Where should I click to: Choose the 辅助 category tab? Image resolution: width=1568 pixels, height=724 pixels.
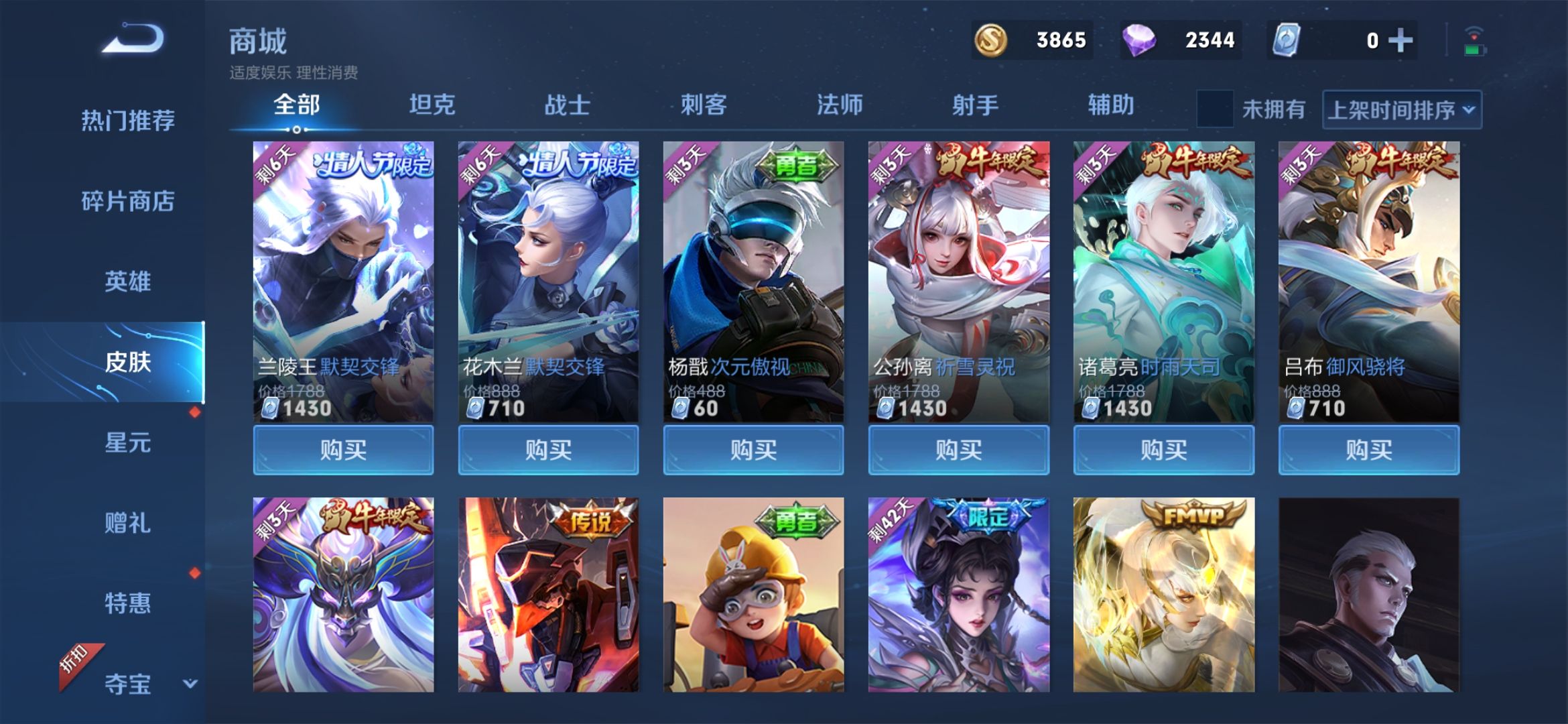point(1111,105)
